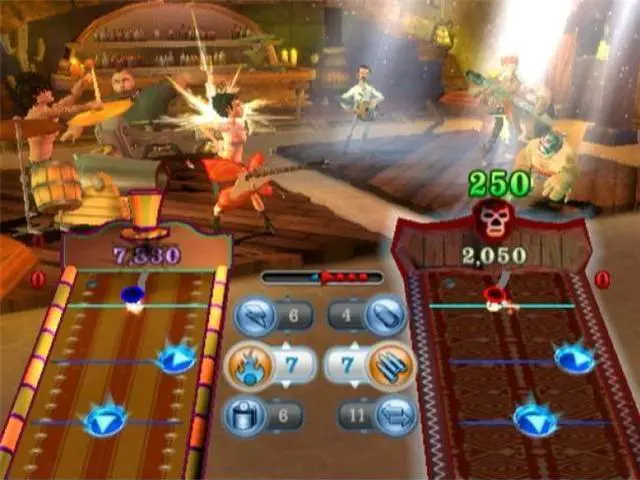Choose the single bullet power-up icon
The height and width of the screenshot is (480, 640).
point(384,318)
